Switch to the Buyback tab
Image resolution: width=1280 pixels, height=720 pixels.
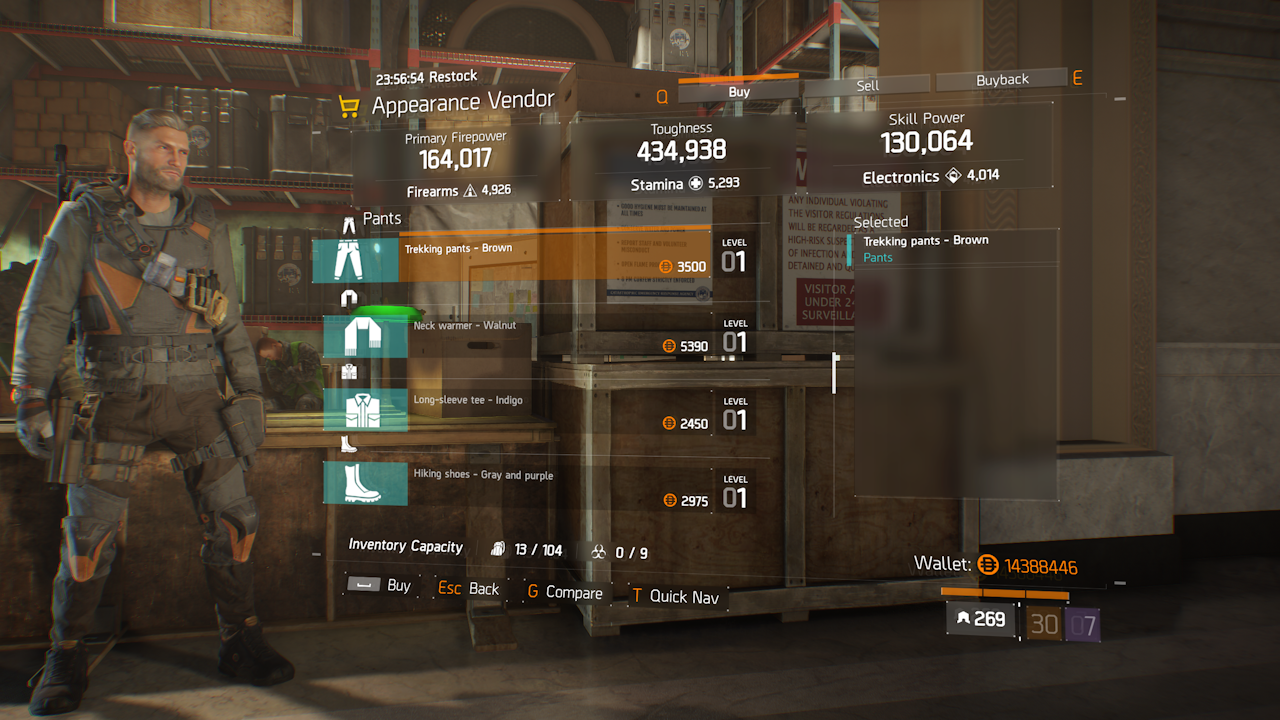coord(1002,79)
